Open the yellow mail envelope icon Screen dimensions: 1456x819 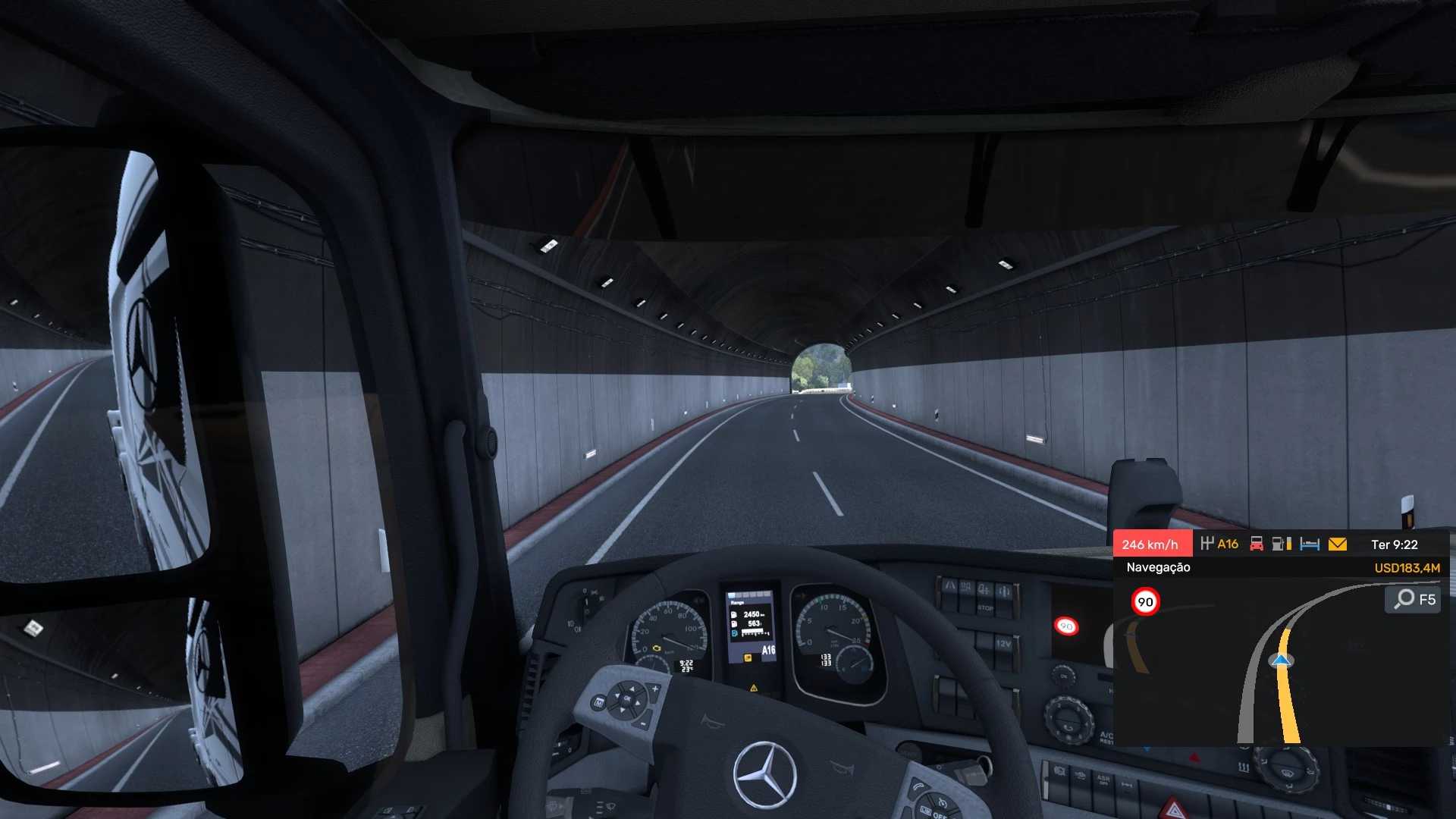1338,544
